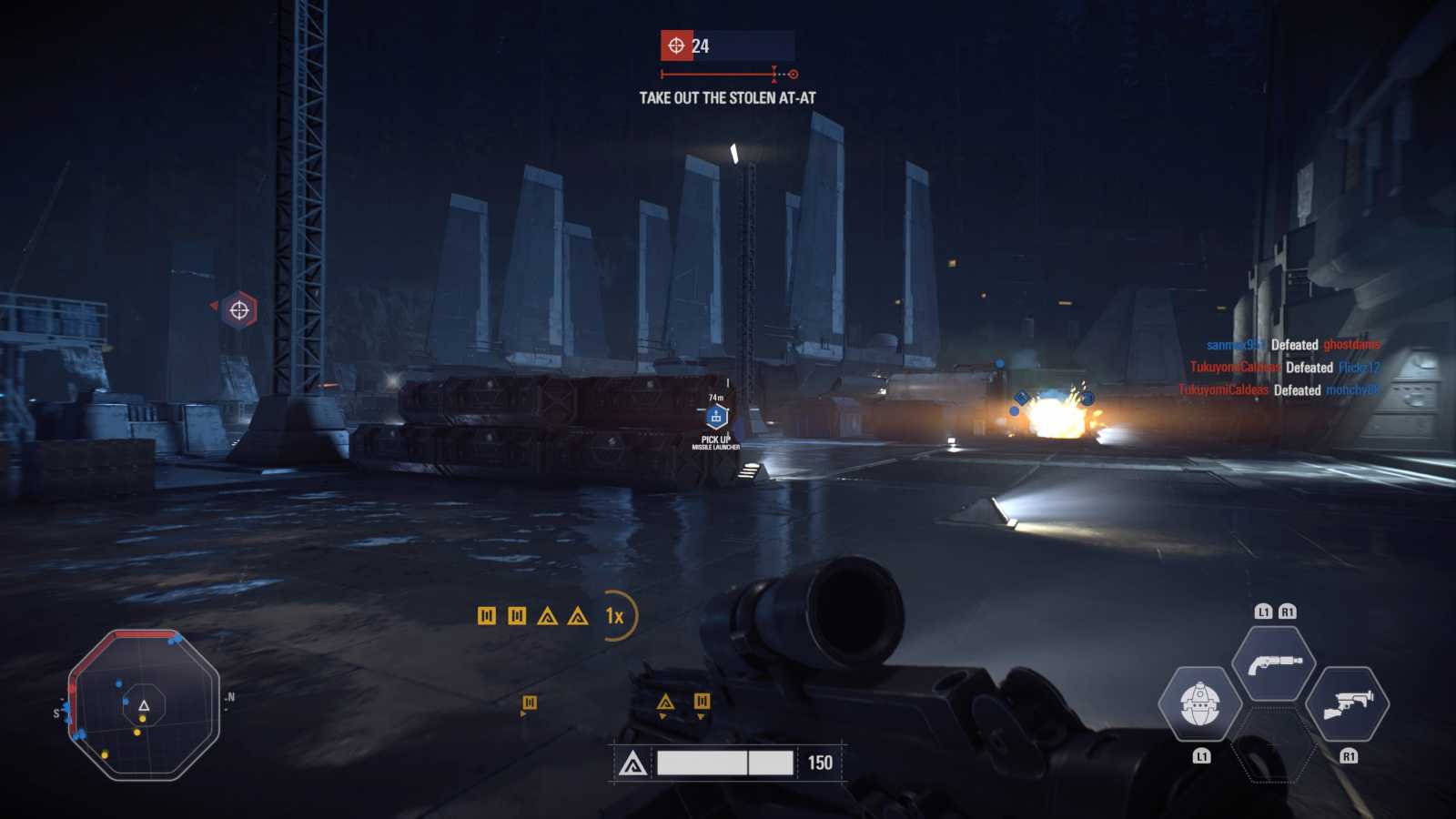Activate the stocked blaster ability hexagon
Screen dimensions: 1456x819
(x=1347, y=703)
